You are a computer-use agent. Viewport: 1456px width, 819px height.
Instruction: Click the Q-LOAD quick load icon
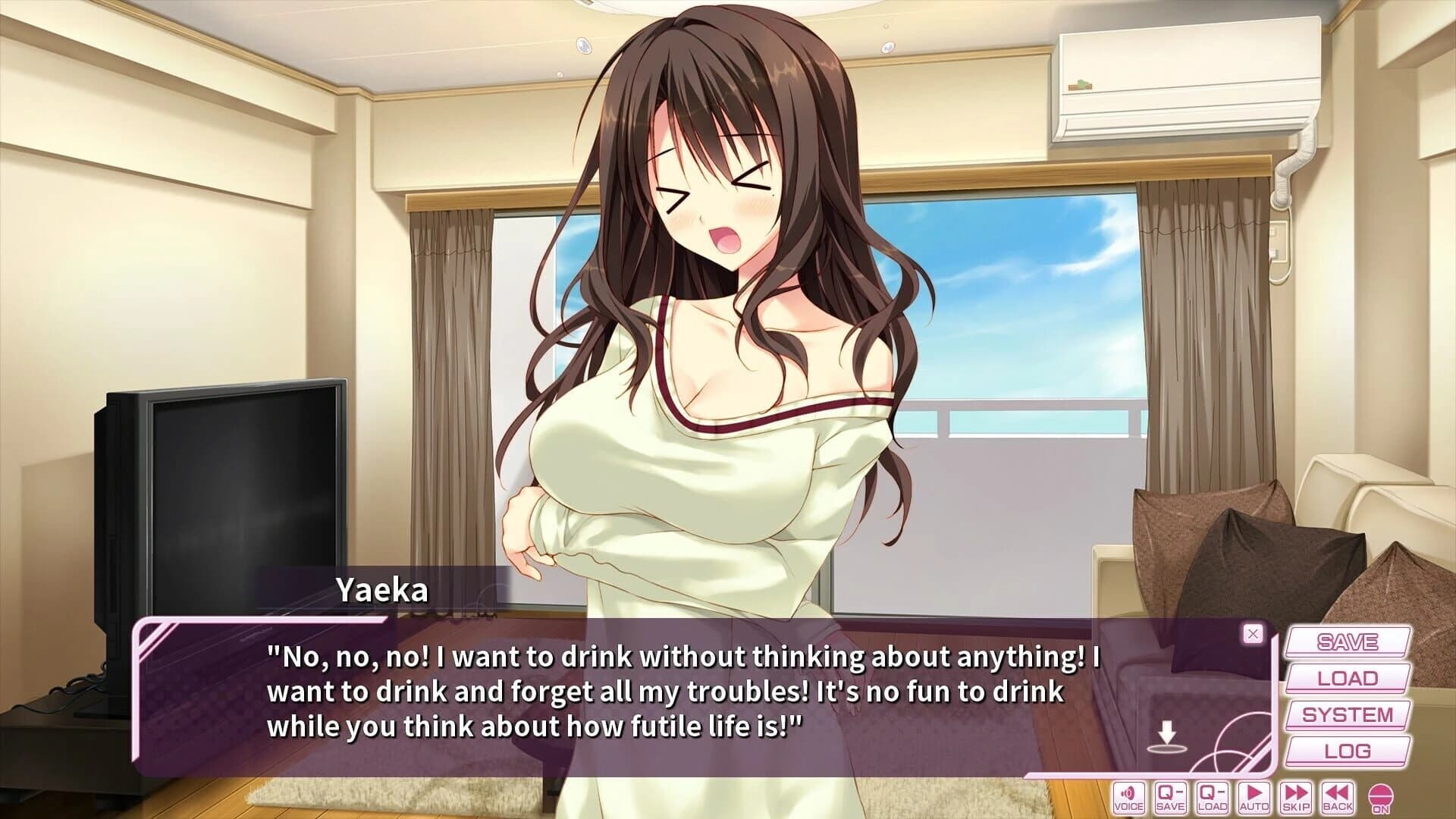1212,796
